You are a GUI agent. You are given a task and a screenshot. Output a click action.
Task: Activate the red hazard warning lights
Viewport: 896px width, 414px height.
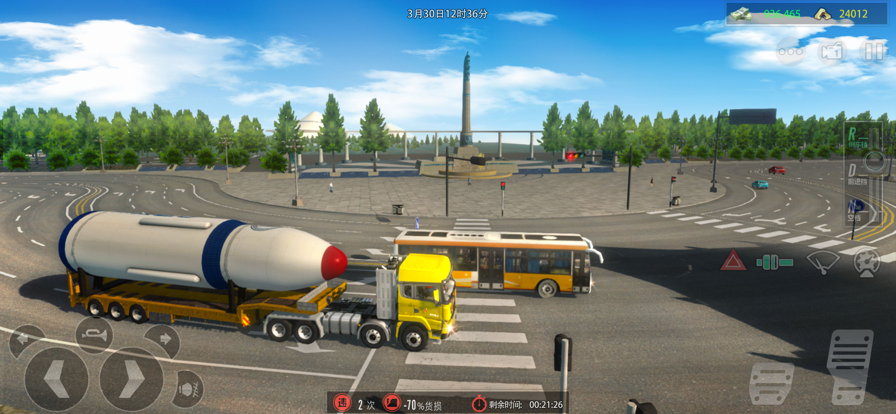[733, 262]
